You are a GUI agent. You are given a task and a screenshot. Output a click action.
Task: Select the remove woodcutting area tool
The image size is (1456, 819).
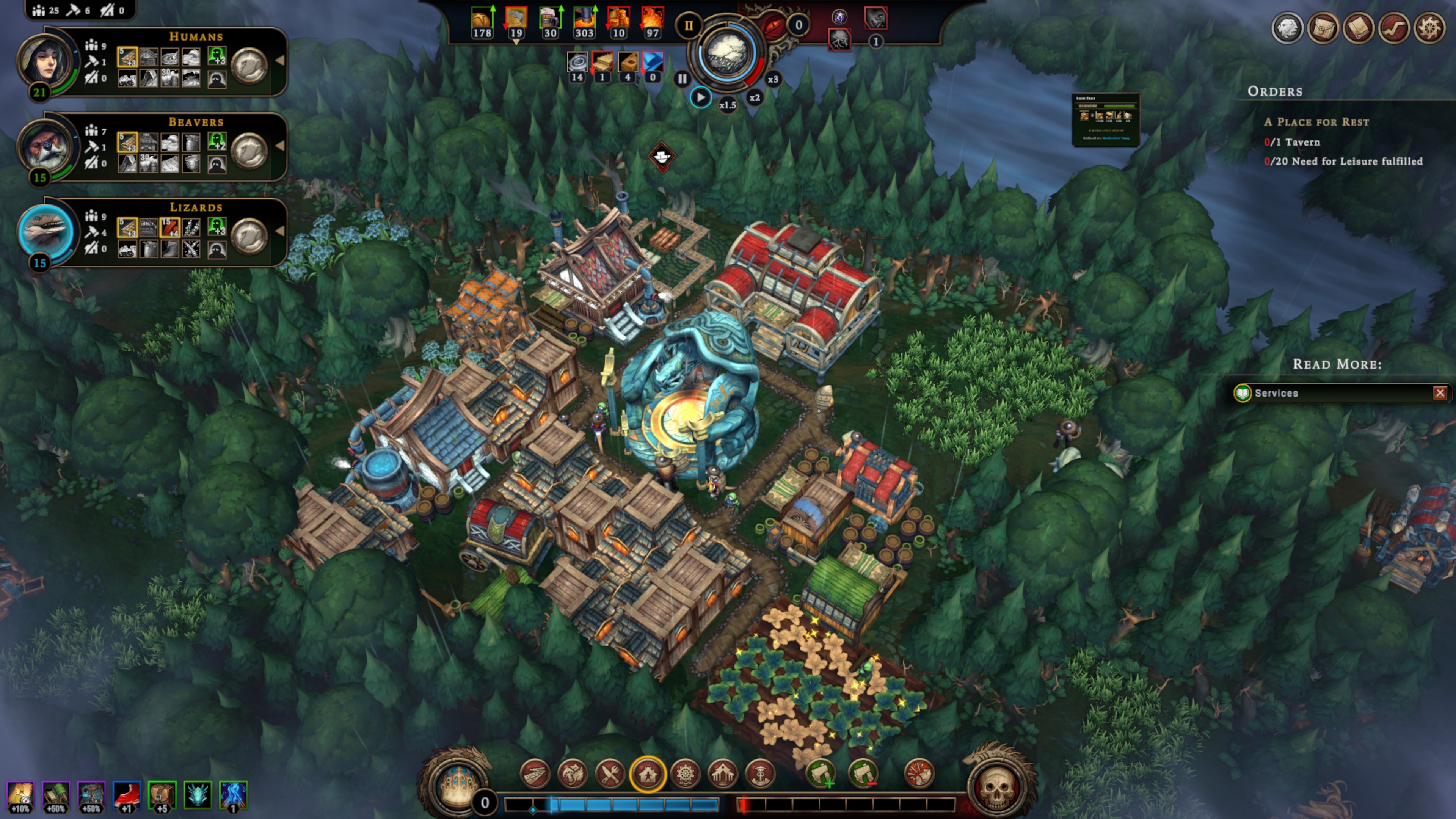[863, 774]
